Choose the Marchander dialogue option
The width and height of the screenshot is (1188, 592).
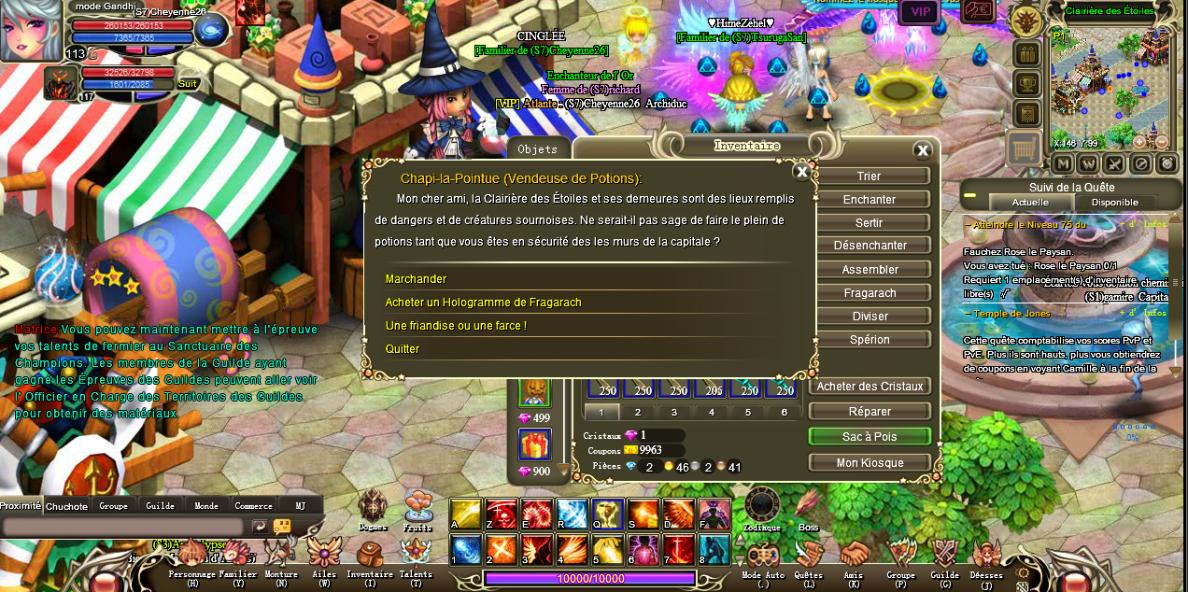click(416, 279)
